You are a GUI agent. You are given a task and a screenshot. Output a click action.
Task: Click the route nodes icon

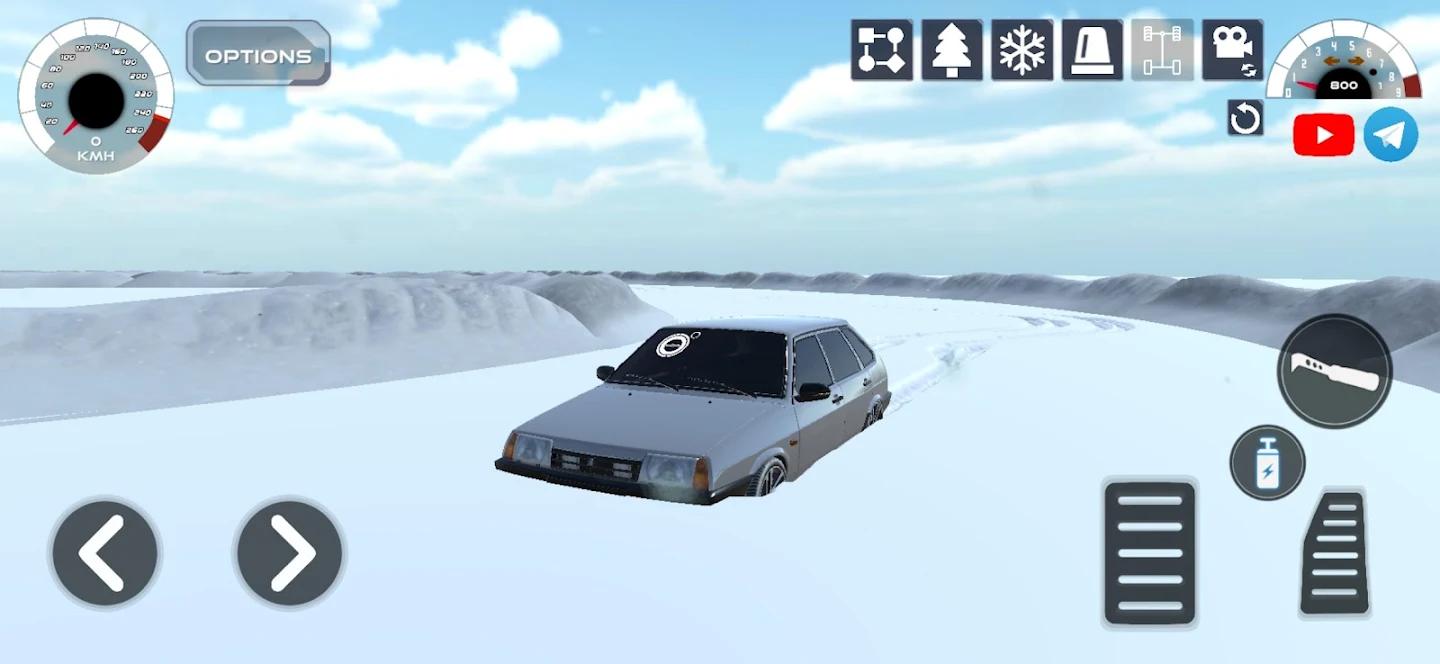click(881, 50)
